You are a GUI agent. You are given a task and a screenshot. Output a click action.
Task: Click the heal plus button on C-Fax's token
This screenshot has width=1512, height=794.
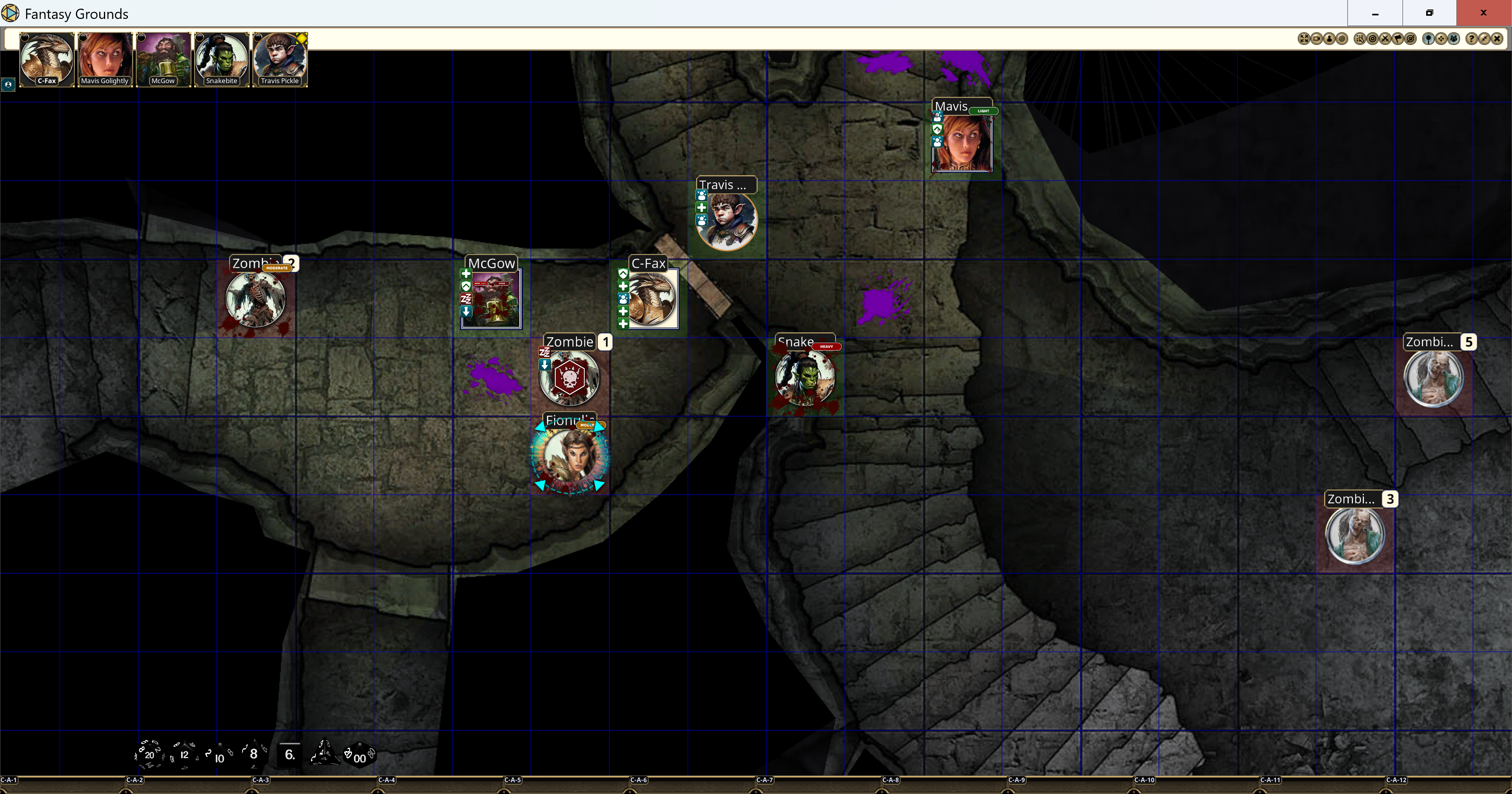tap(623, 286)
